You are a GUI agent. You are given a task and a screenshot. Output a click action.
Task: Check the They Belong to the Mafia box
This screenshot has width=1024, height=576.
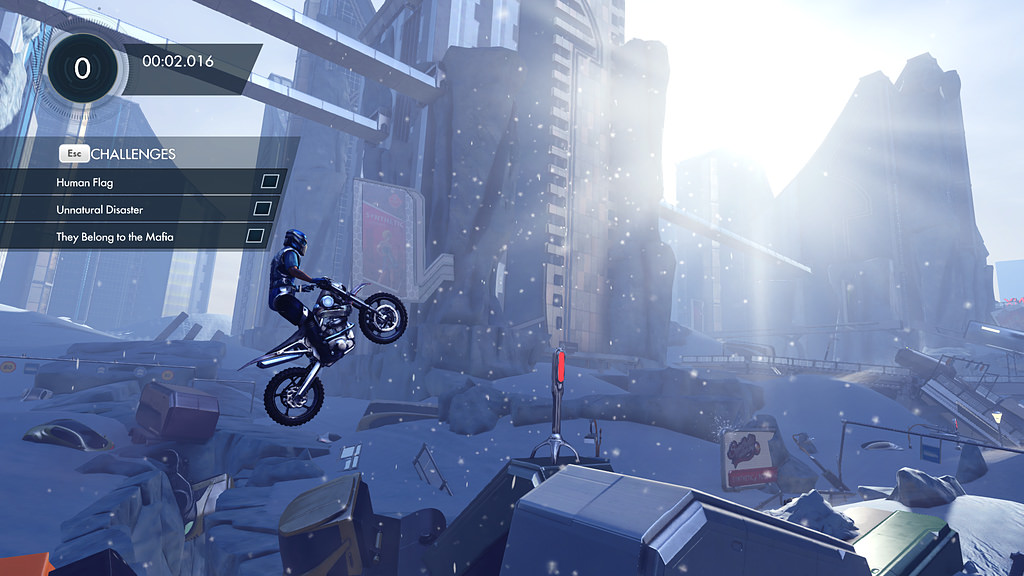pyautogui.click(x=255, y=236)
